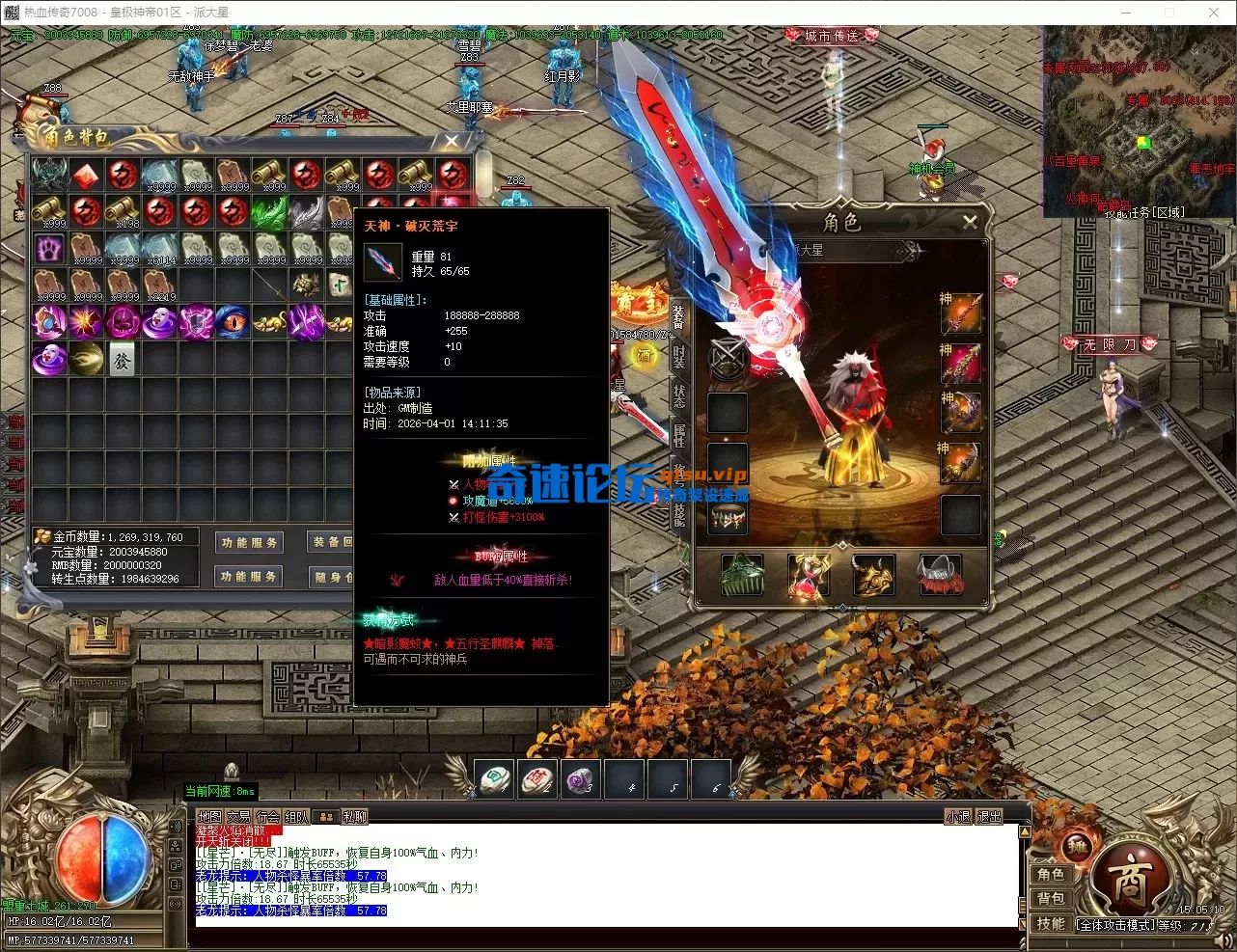The image size is (1237, 952).
Task: Select the green feather wing item
Action: (269, 212)
